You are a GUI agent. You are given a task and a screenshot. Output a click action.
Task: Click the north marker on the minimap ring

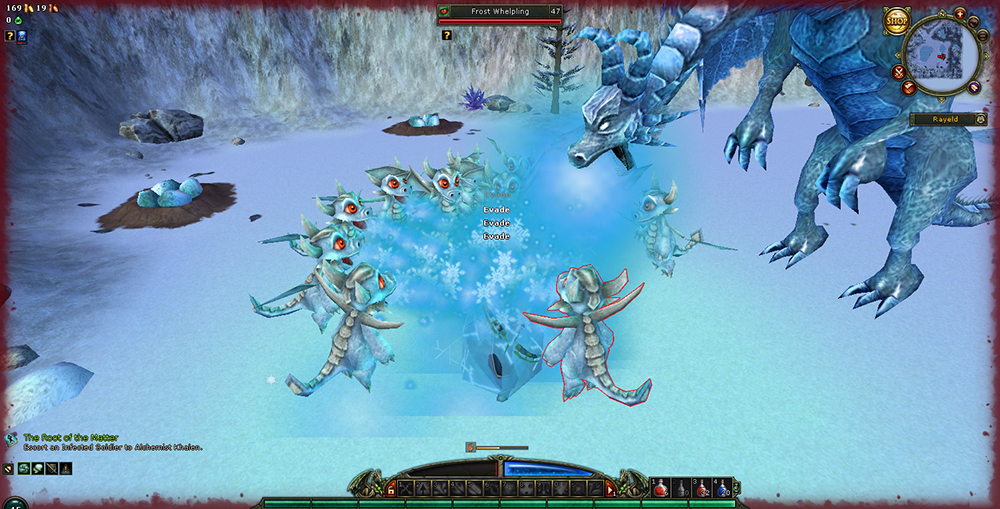pos(944,14)
